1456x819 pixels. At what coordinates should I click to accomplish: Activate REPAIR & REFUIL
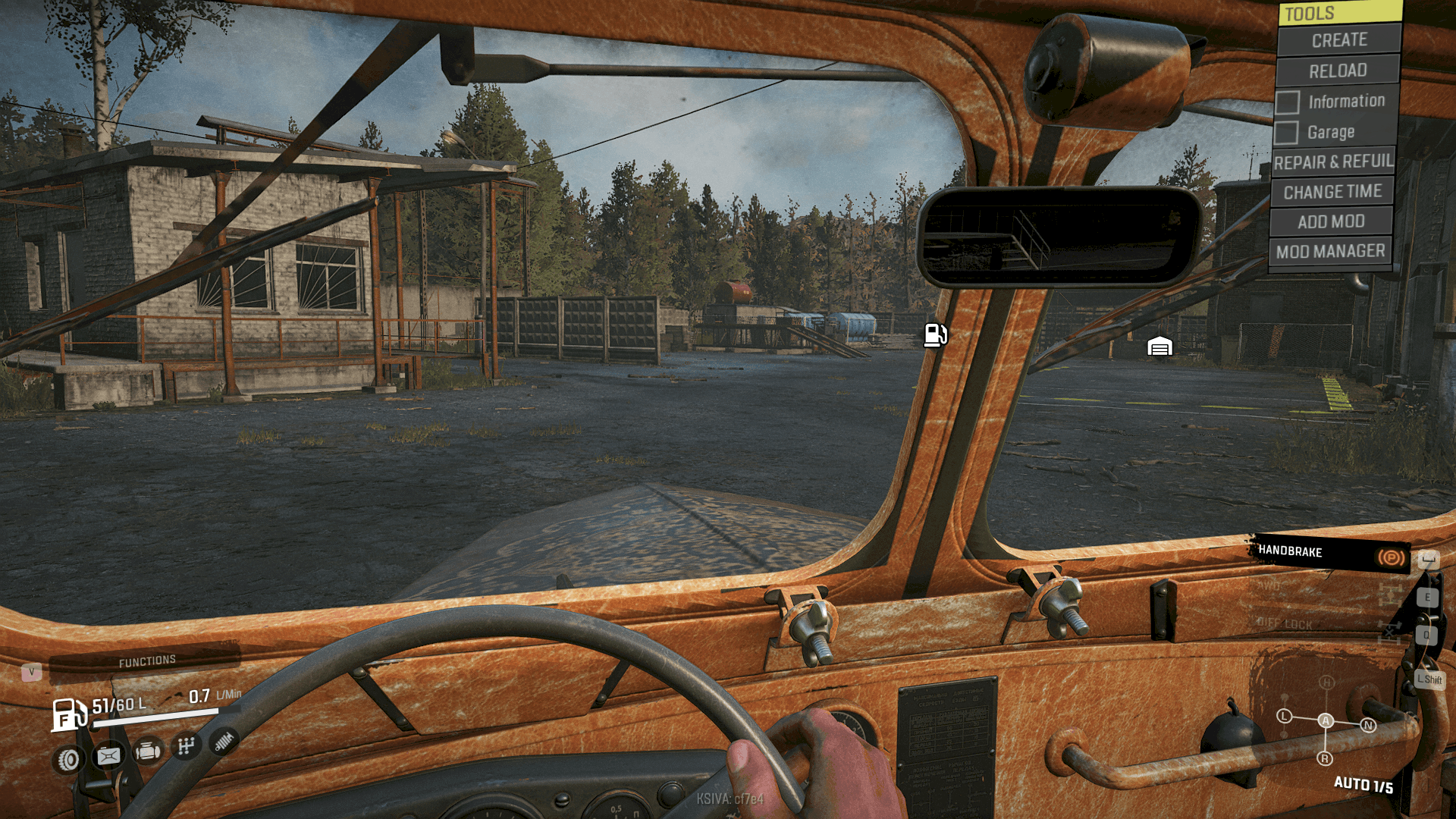click(1333, 162)
